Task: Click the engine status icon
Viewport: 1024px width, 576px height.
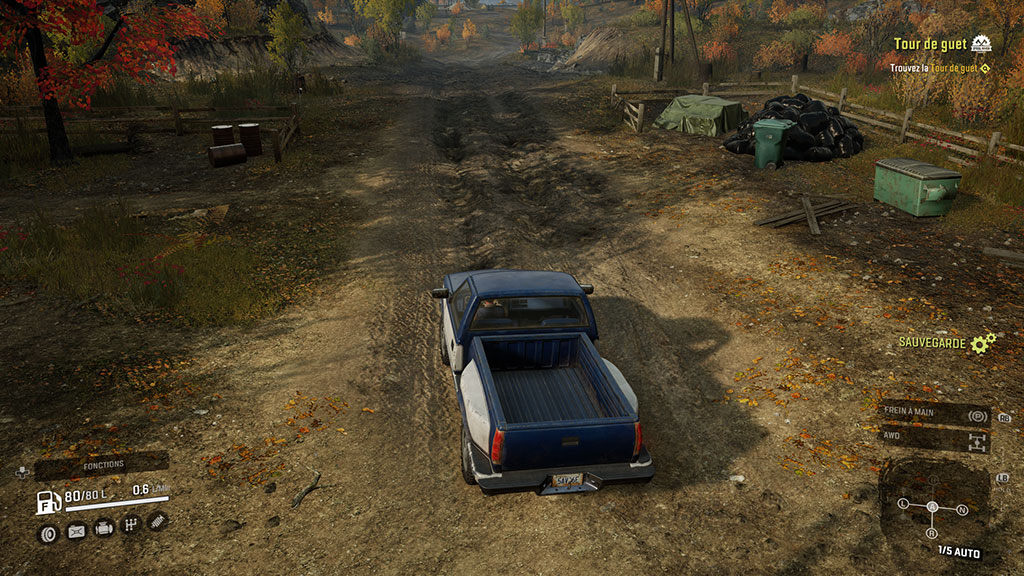Action: click(x=104, y=529)
